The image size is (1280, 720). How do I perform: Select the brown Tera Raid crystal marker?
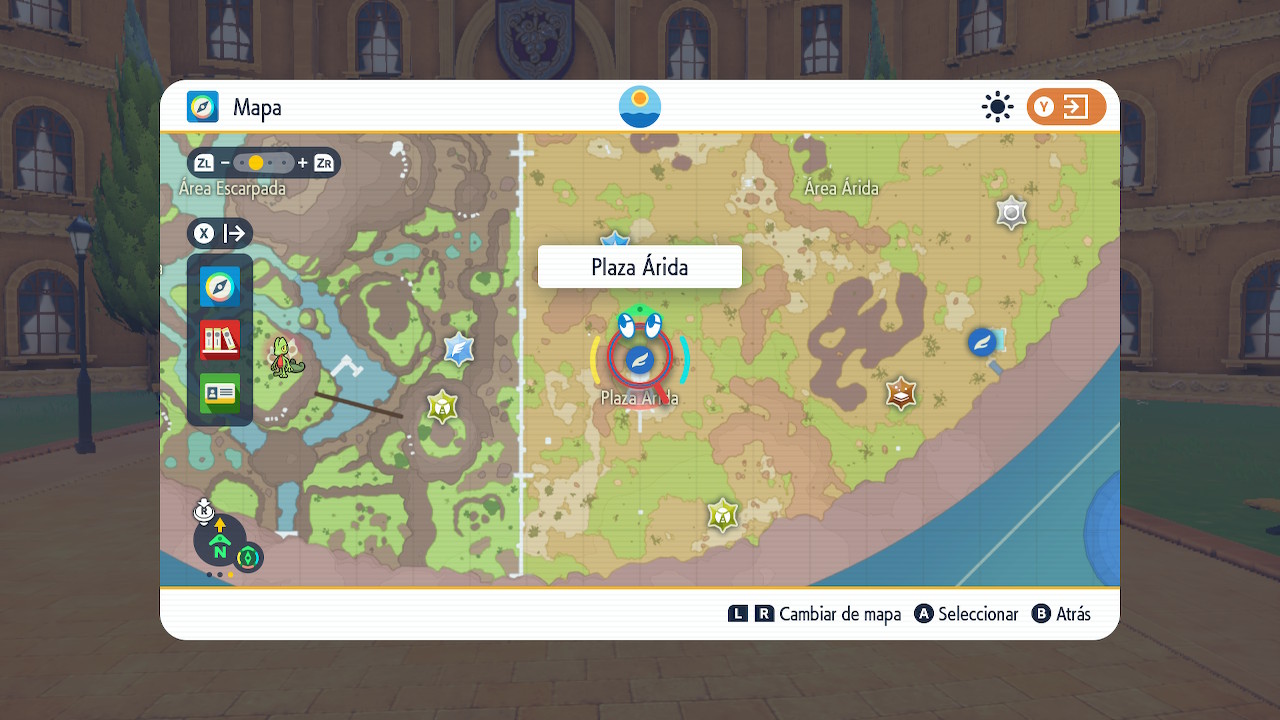[x=902, y=393]
